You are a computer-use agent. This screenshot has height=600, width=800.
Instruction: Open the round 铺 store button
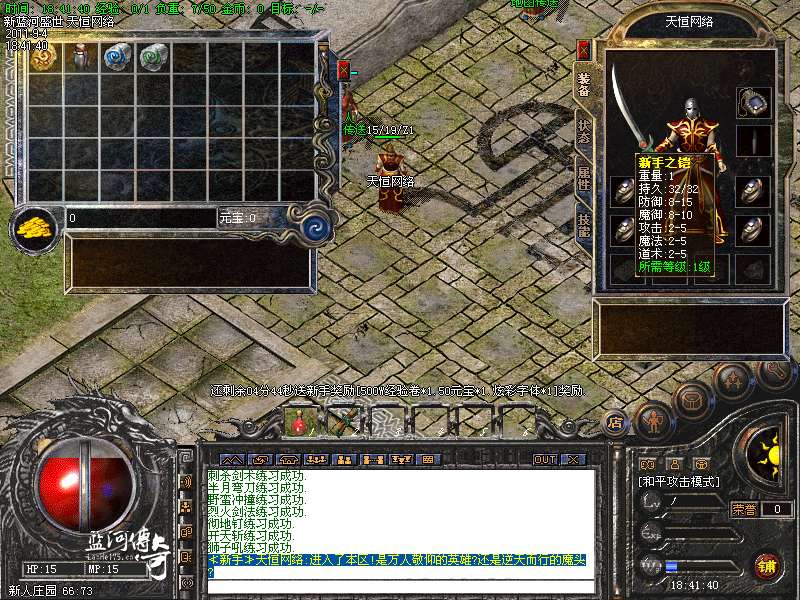767,566
